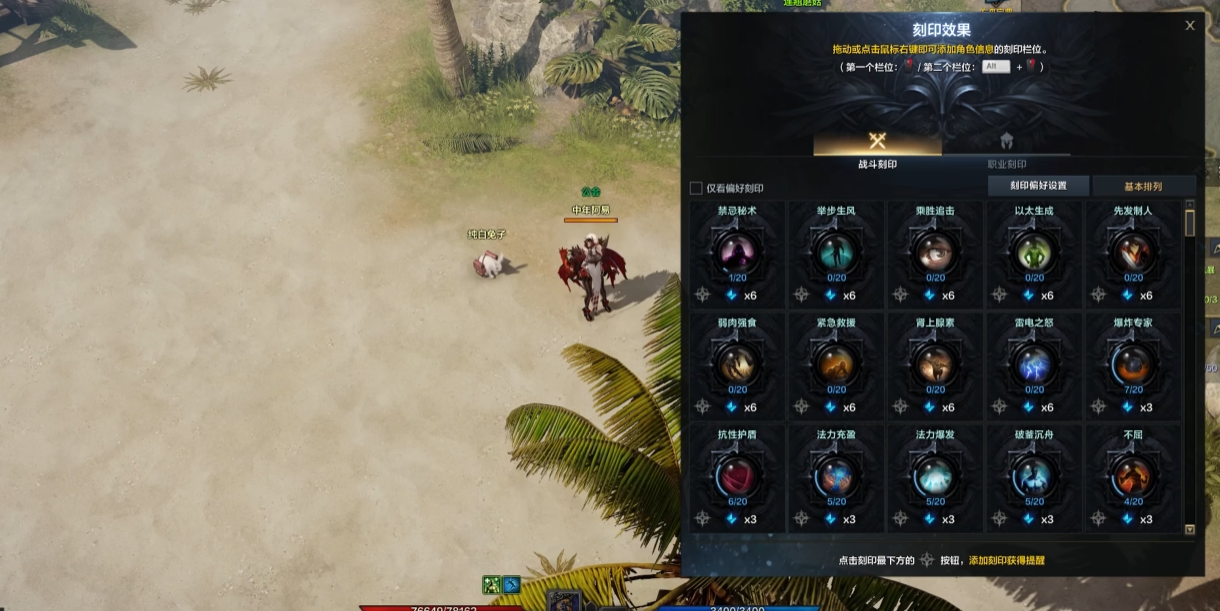Screen dimensions: 1220x611
Task: Select the 雷电之怒 lightning engraving icon
Action: click(1034, 364)
